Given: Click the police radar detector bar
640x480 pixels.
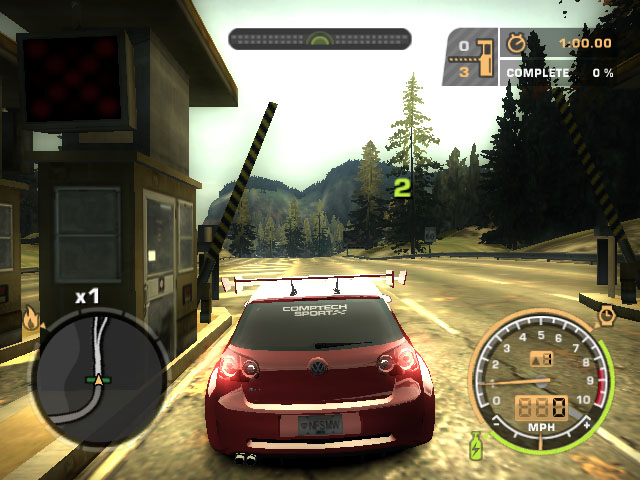Looking at the screenshot, I should [x=319, y=40].
